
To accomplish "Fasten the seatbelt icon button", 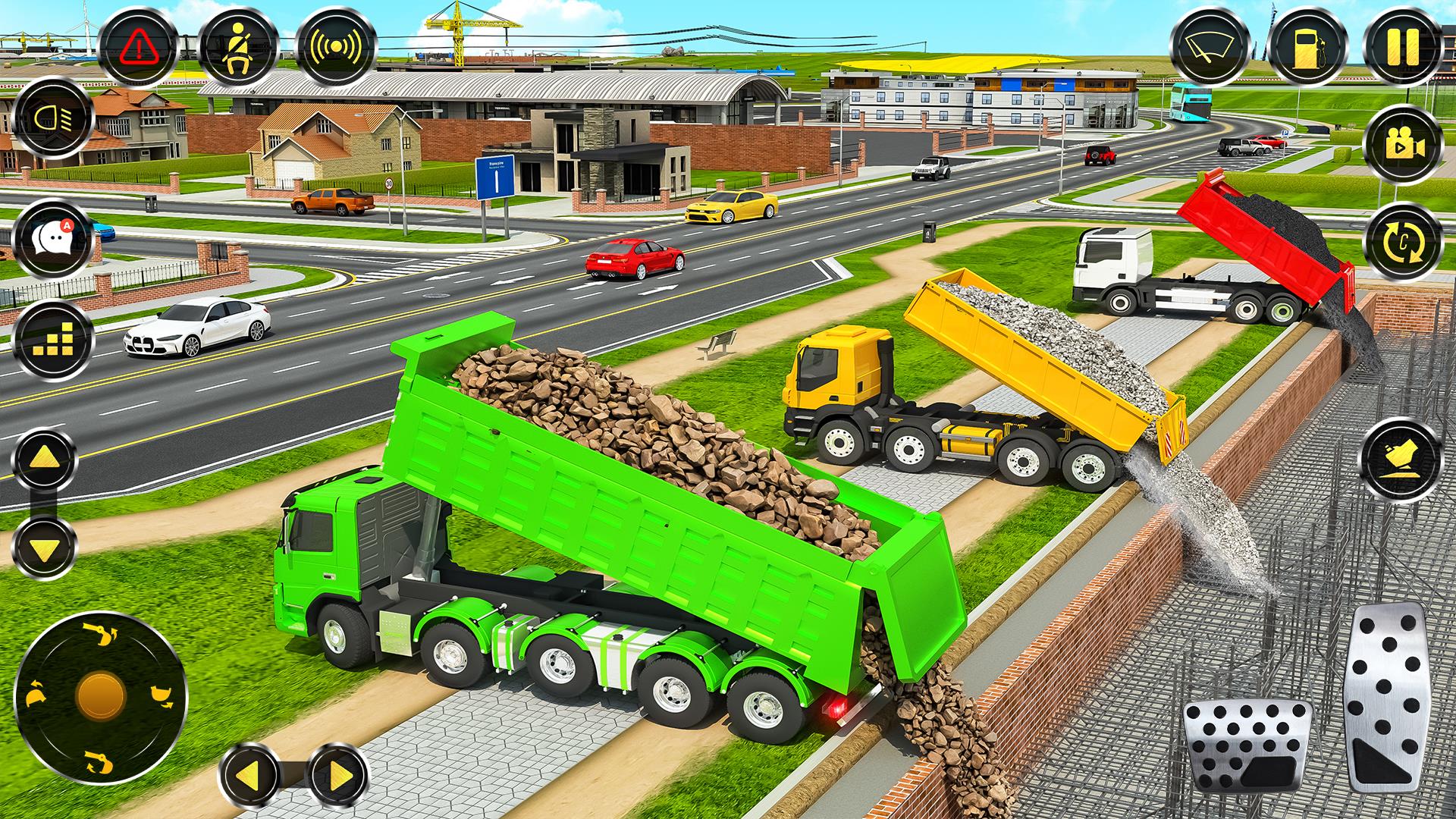I will (236, 47).
